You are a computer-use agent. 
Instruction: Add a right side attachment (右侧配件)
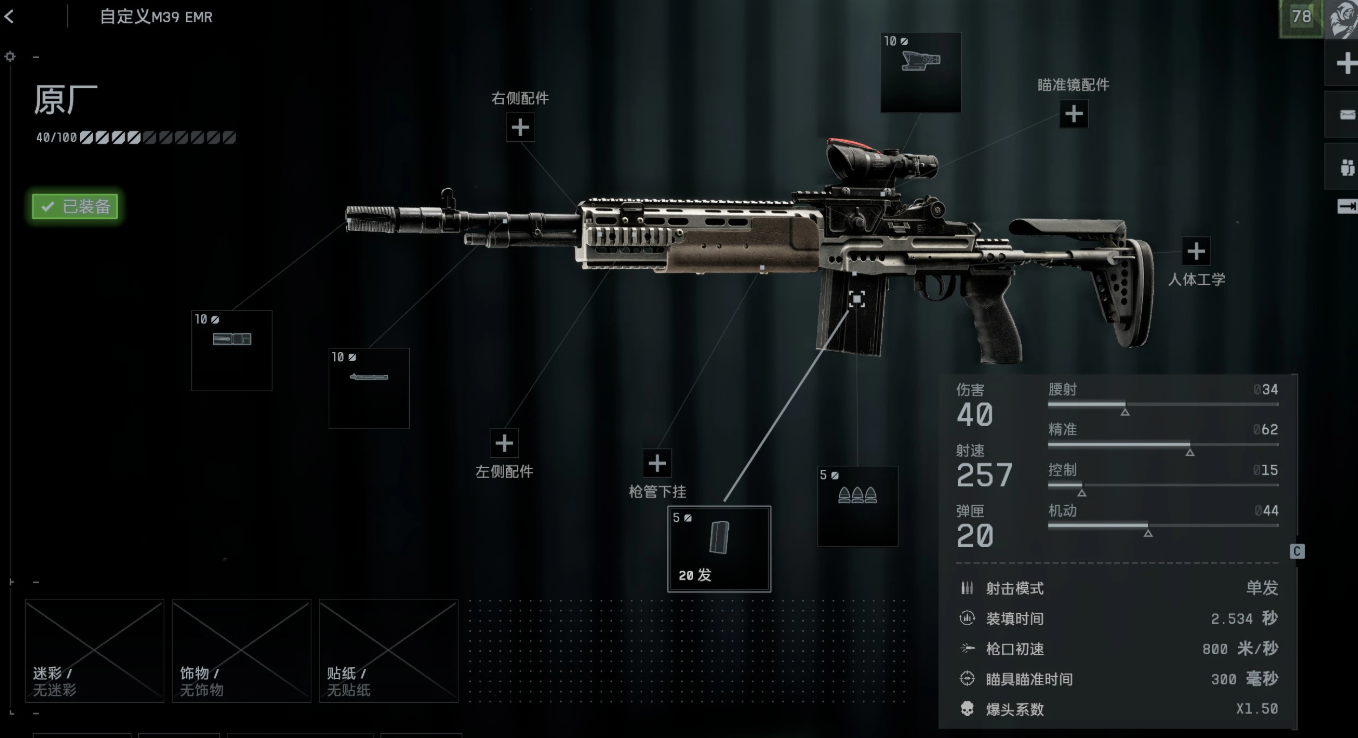tap(520, 127)
